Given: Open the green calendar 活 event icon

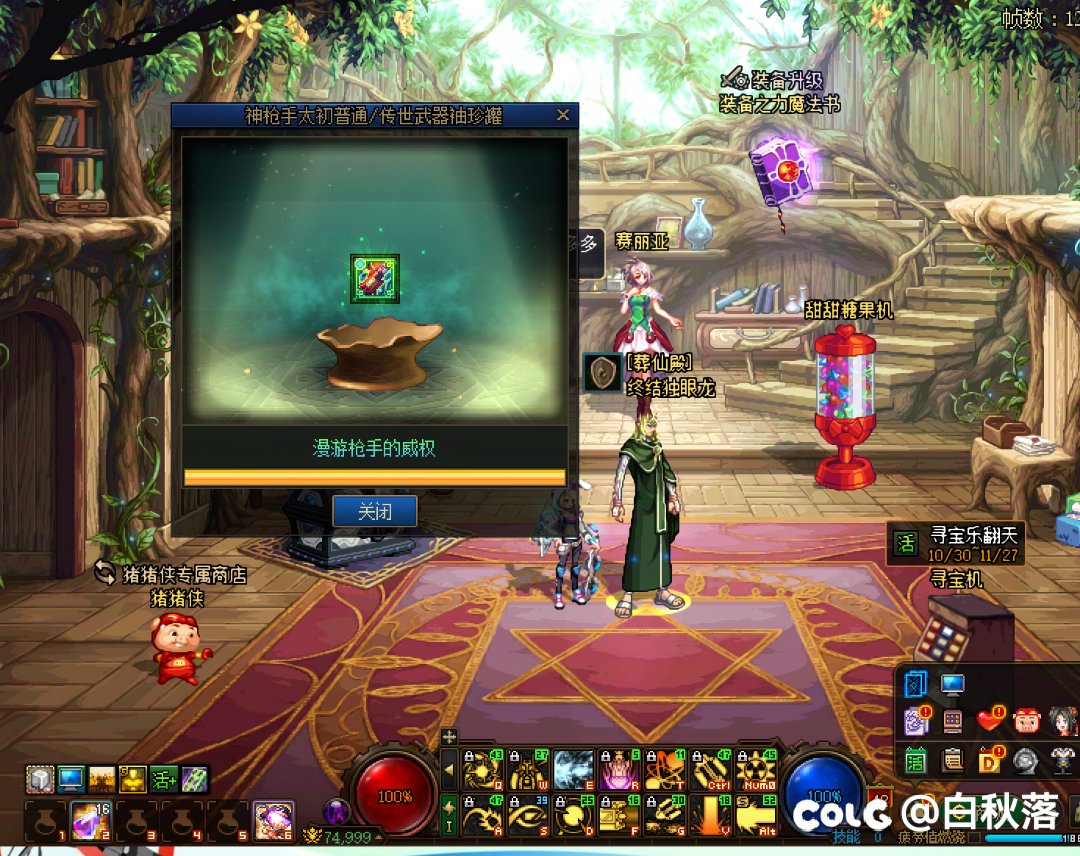Looking at the screenshot, I should (915, 760).
